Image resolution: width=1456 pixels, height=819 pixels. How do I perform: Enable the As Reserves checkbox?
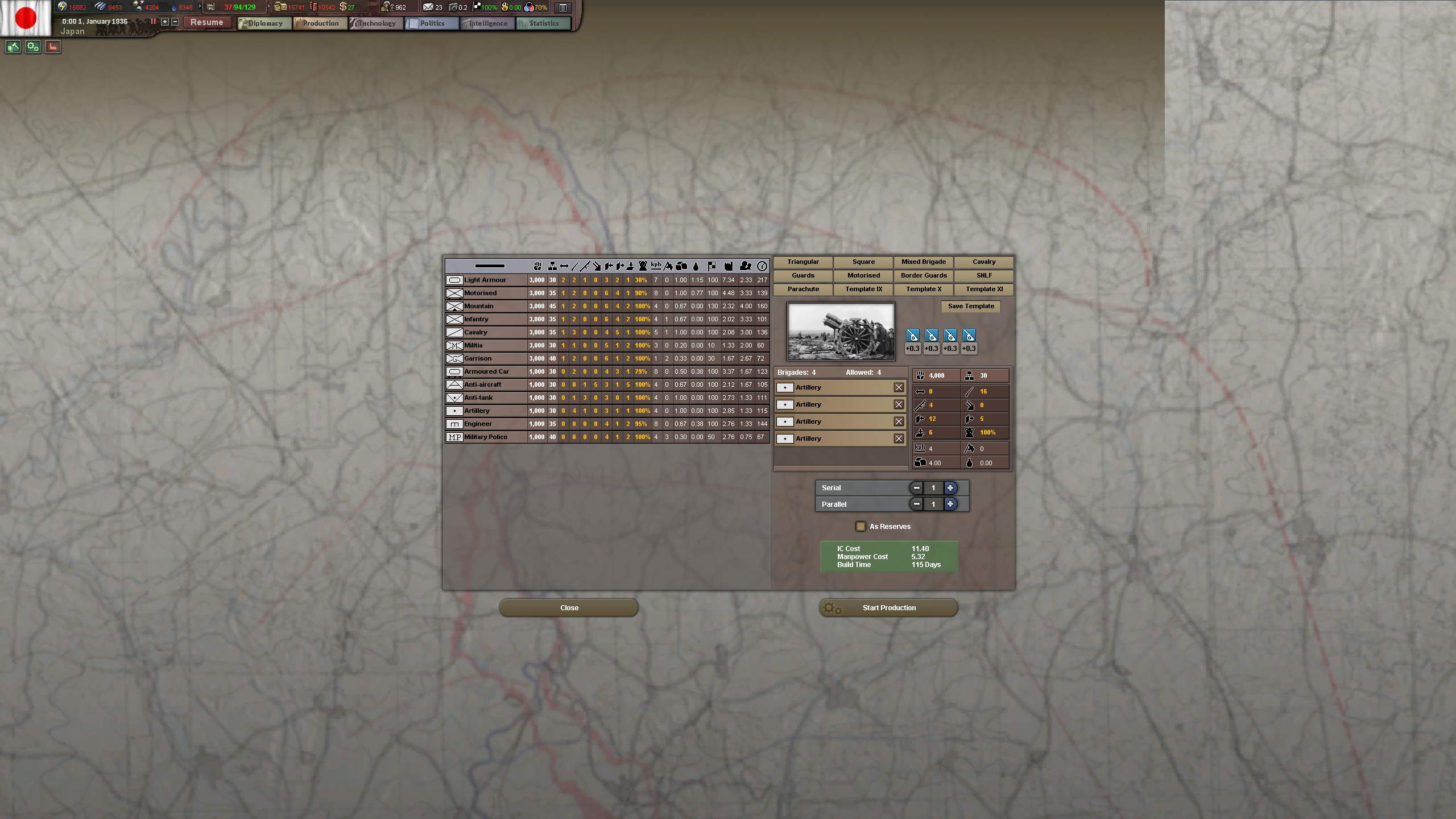click(861, 526)
